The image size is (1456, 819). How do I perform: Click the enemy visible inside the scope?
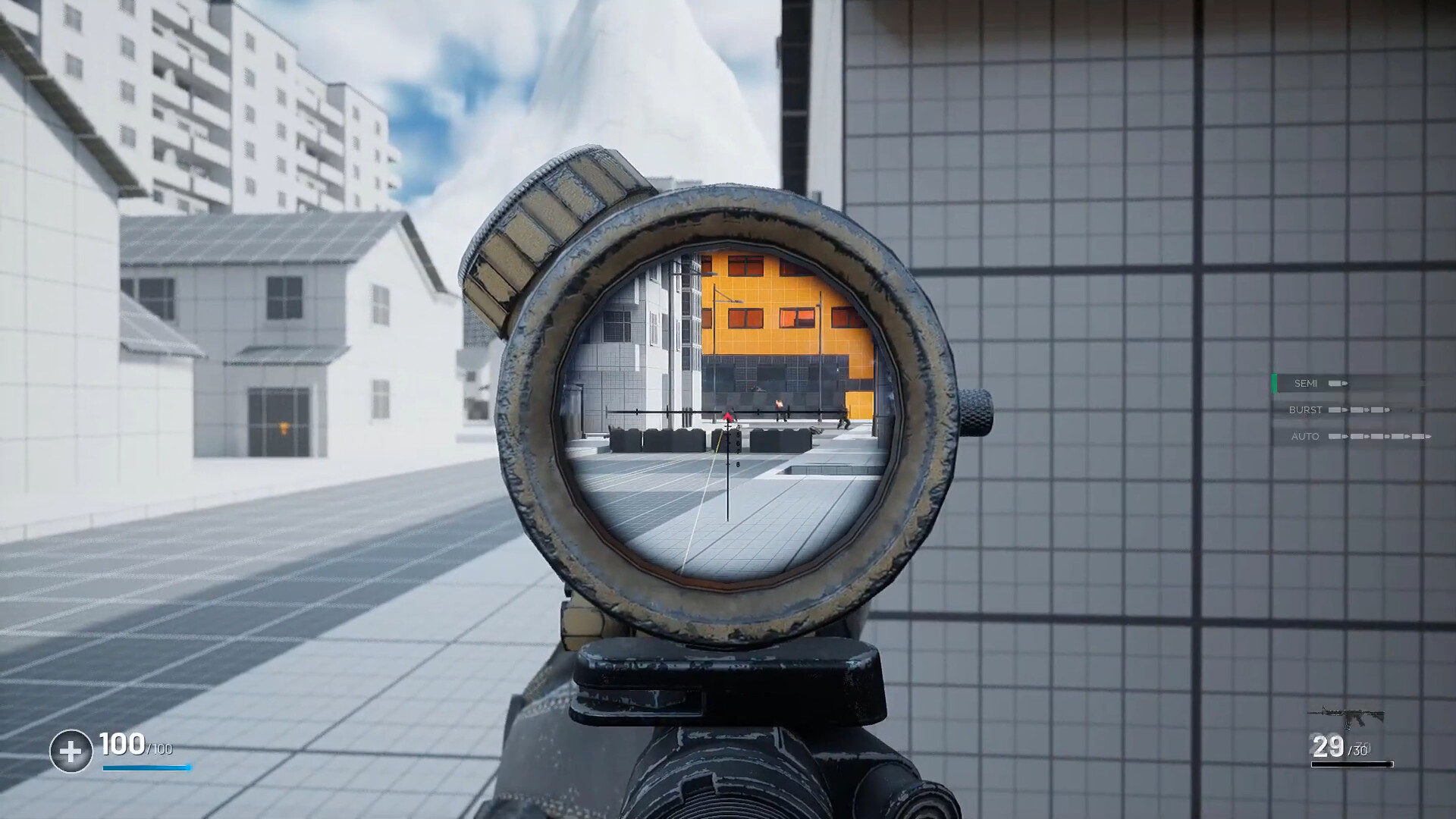pyautogui.click(x=844, y=419)
